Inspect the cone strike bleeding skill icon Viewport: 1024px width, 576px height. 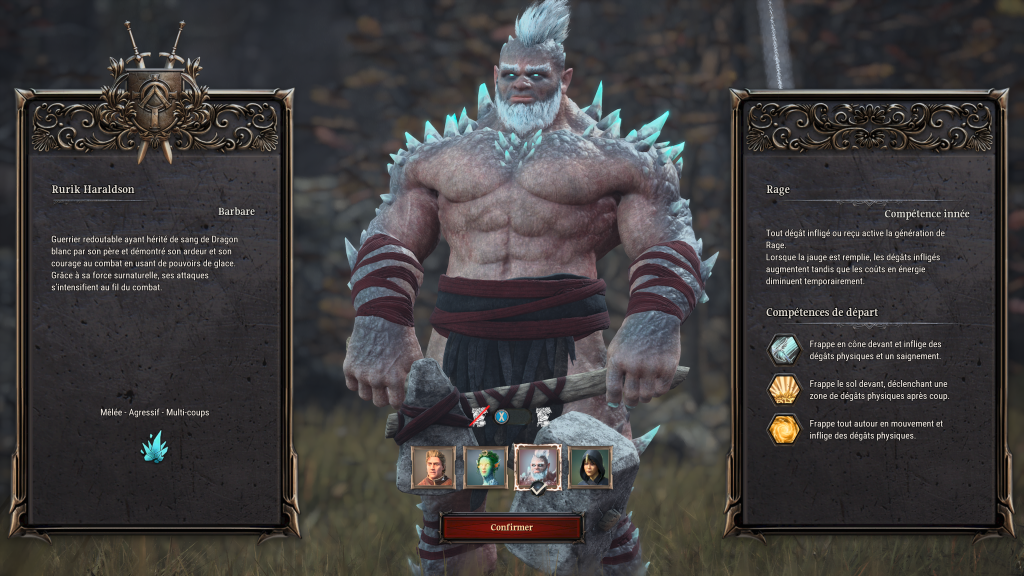[783, 350]
